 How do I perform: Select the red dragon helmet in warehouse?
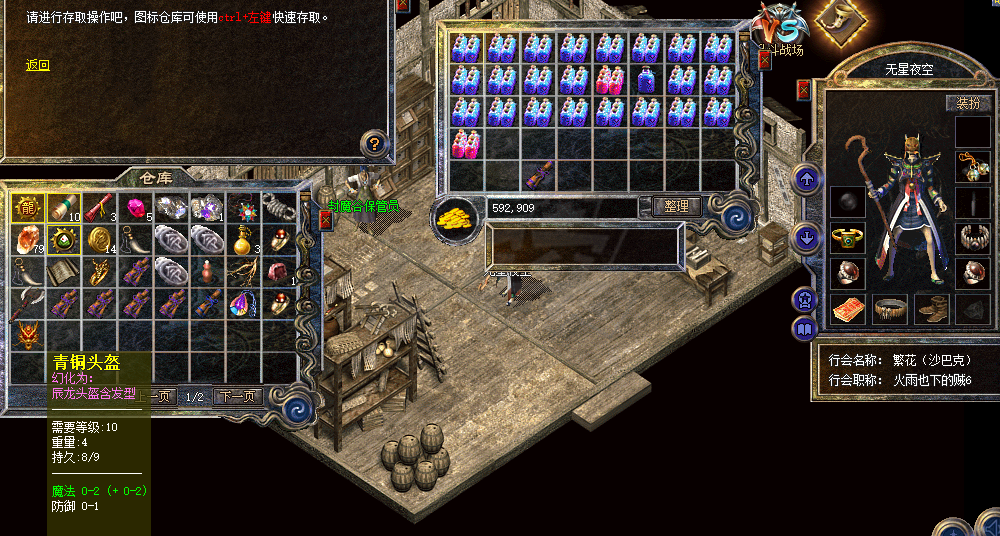(26, 334)
